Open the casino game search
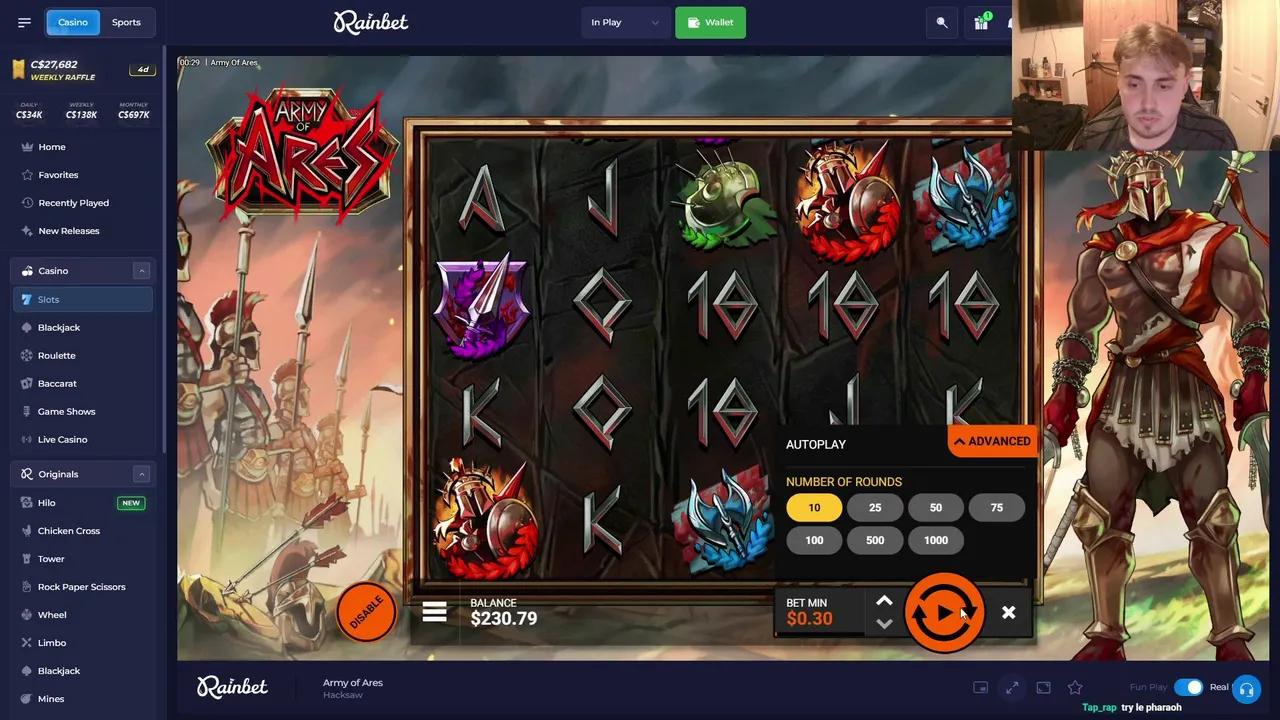This screenshot has height=720, width=1280. 941,21
